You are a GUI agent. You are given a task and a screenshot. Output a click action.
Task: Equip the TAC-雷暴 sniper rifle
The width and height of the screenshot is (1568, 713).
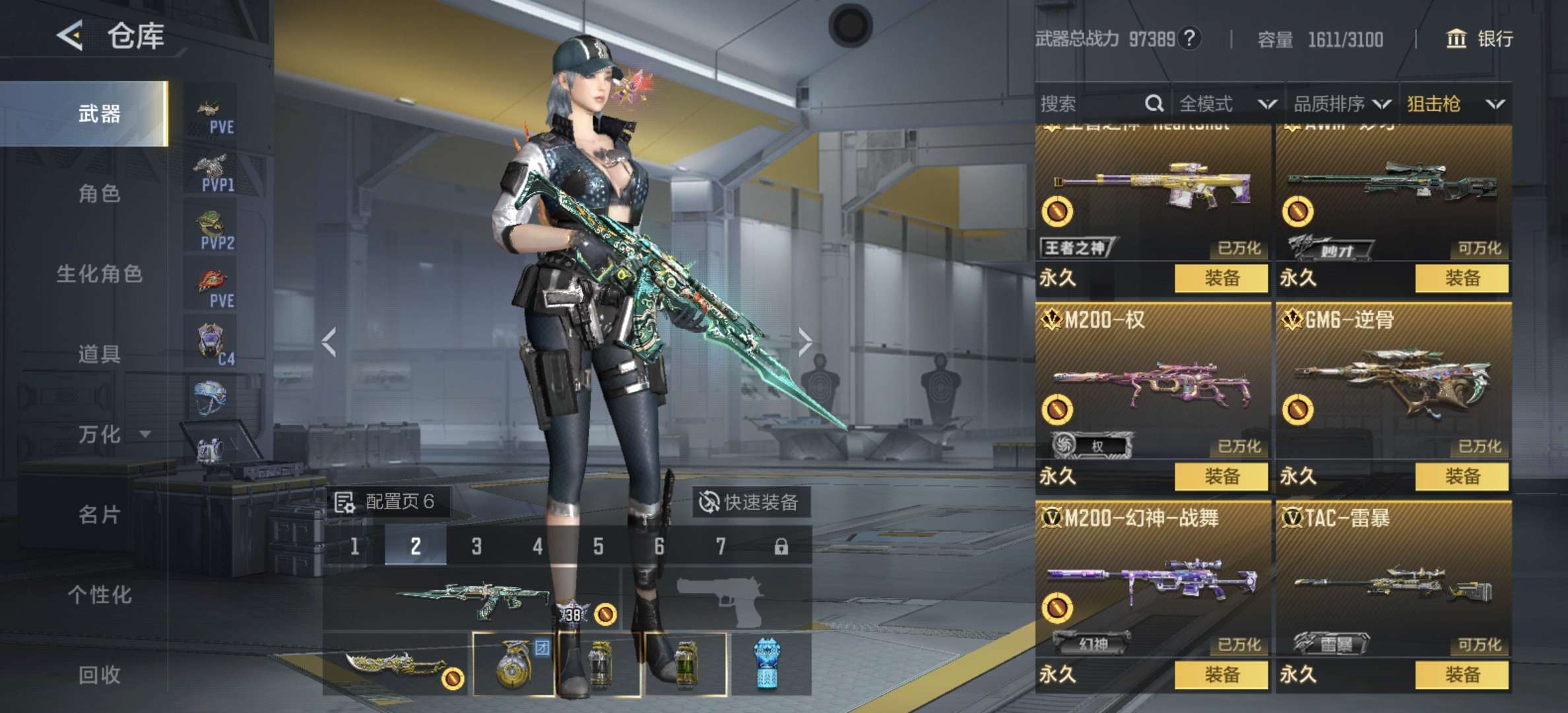coord(1462,674)
